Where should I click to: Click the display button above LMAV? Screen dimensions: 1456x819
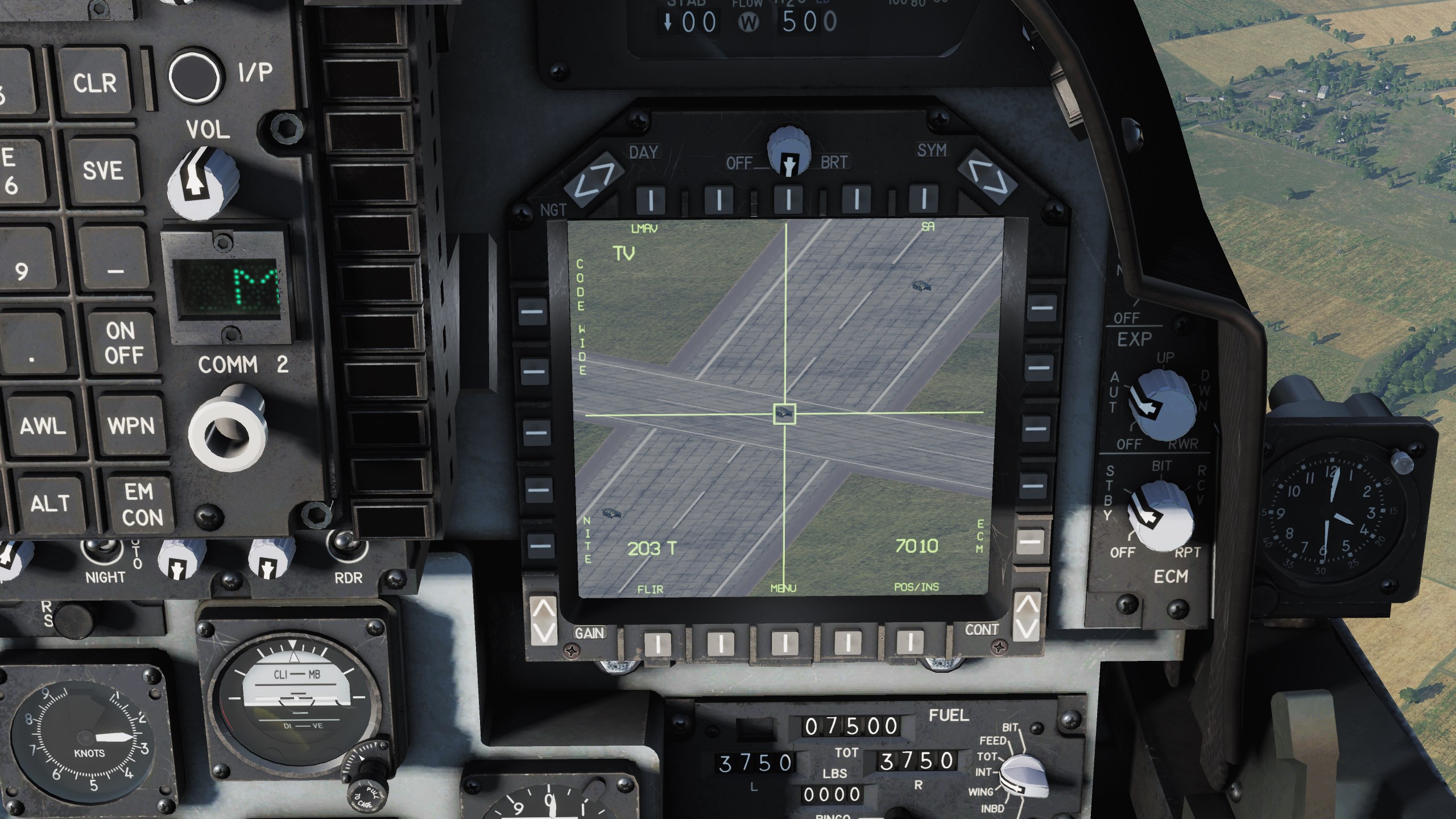coord(651,199)
